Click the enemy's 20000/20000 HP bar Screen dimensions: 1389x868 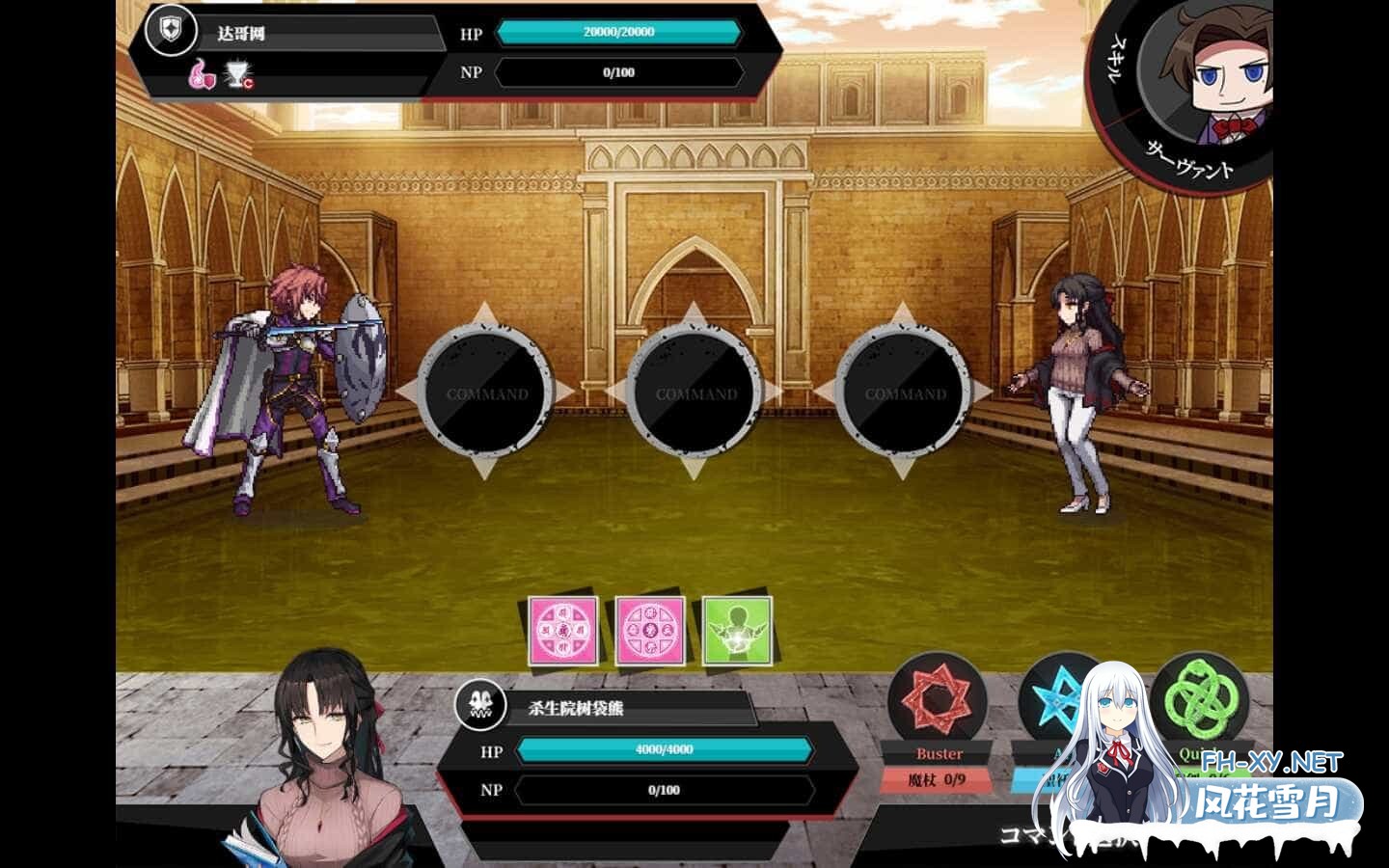pos(618,32)
